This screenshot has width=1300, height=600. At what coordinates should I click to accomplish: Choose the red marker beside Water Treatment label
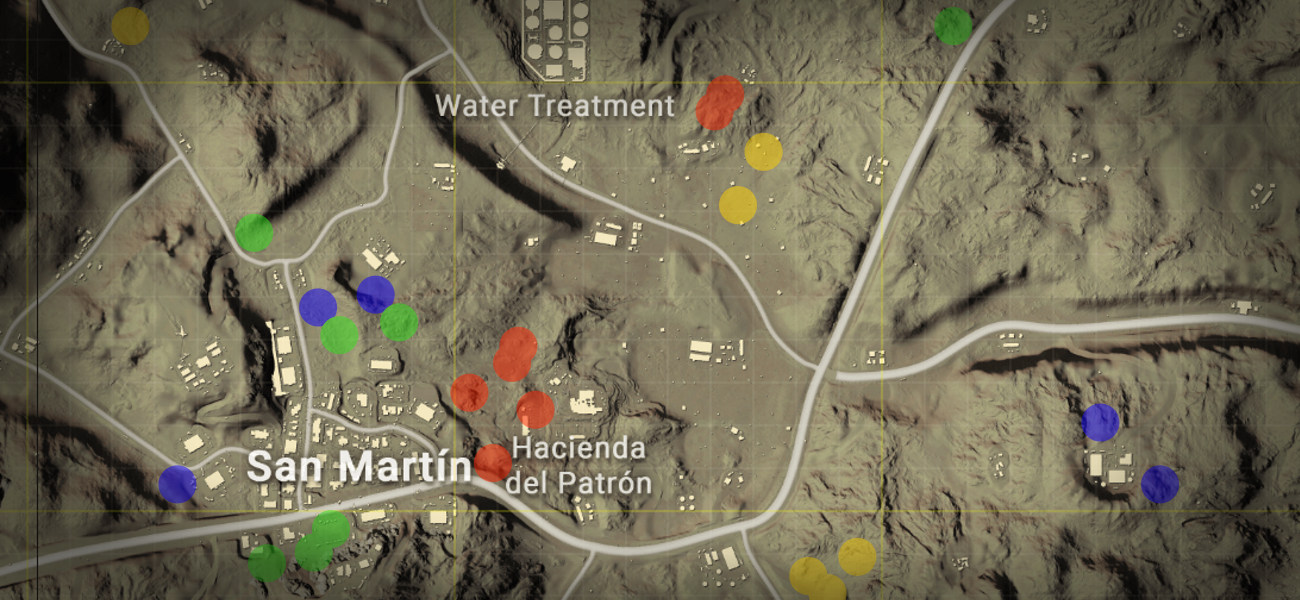(x=719, y=103)
